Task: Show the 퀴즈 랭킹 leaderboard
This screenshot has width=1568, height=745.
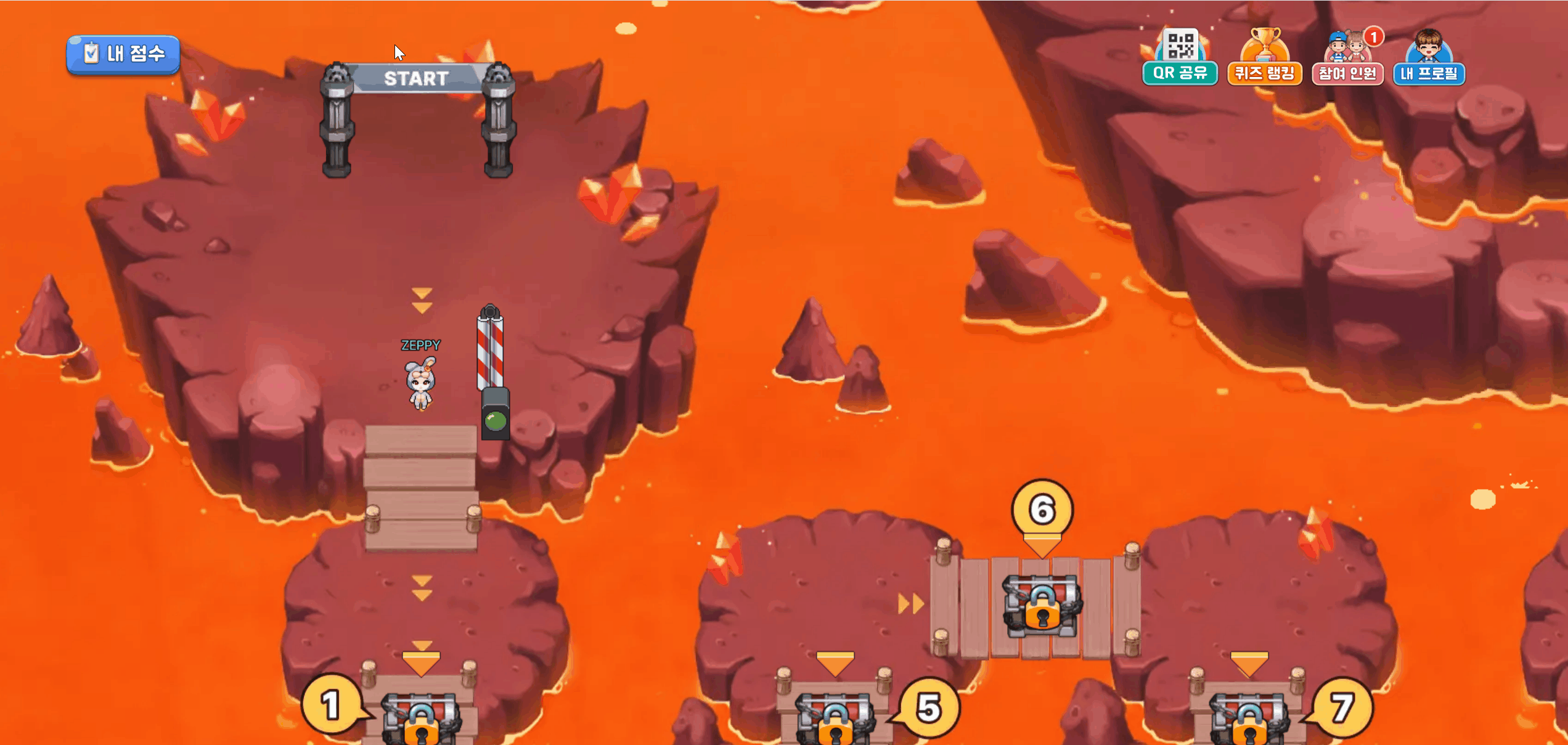Action: (x=1264, y=60)
